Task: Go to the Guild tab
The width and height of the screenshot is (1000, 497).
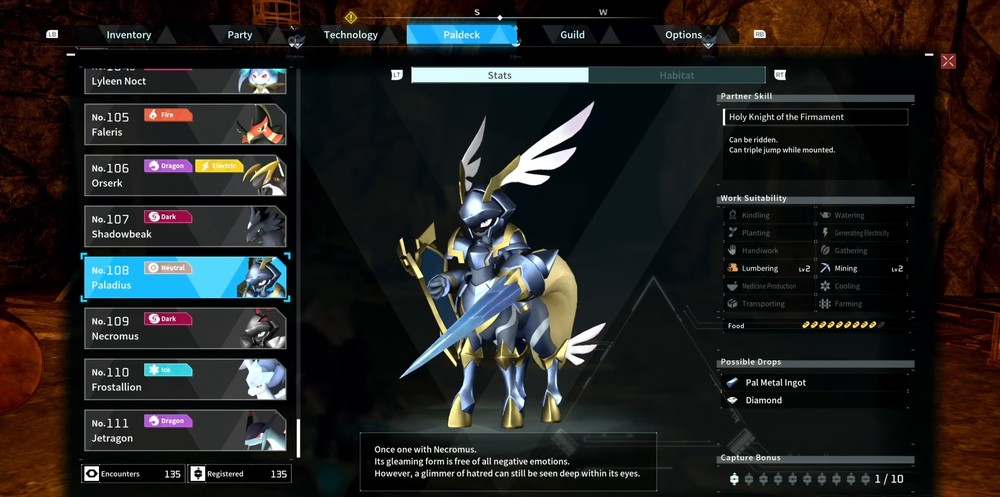Action: click(x=572, y=35)
